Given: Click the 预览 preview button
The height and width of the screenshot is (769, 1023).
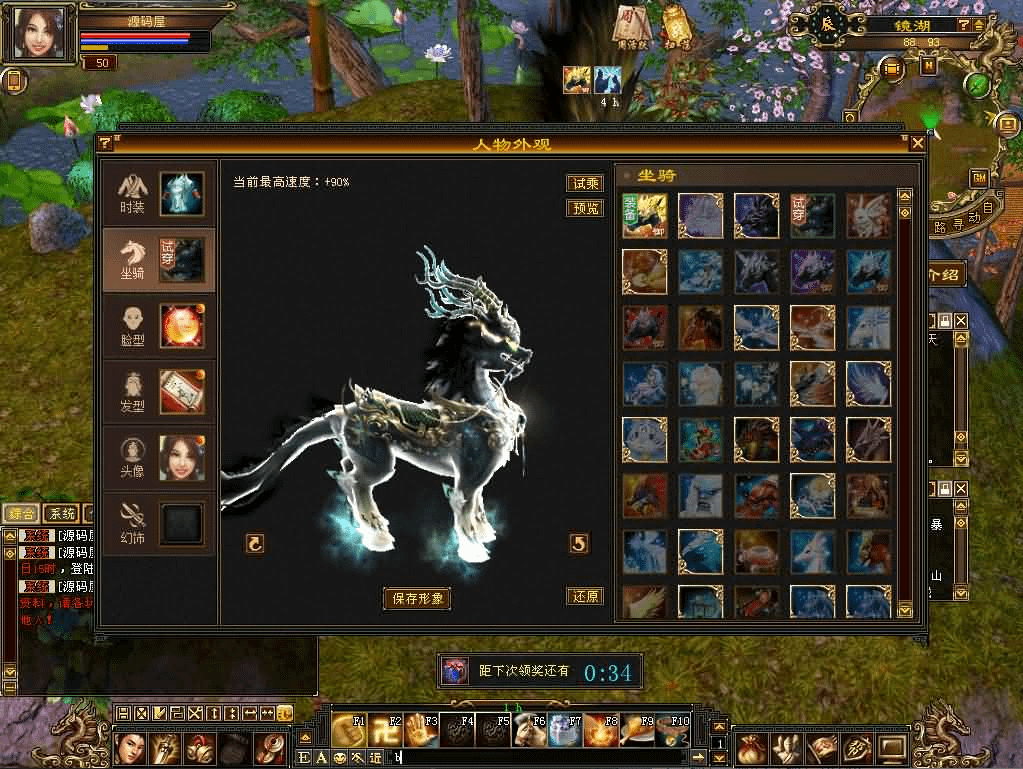Looking at the screenshot, I should click(585, 208).
